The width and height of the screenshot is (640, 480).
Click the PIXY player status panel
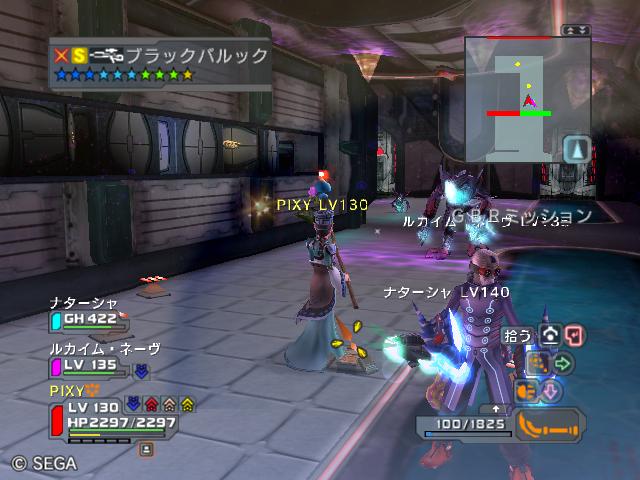click(110, 414)
